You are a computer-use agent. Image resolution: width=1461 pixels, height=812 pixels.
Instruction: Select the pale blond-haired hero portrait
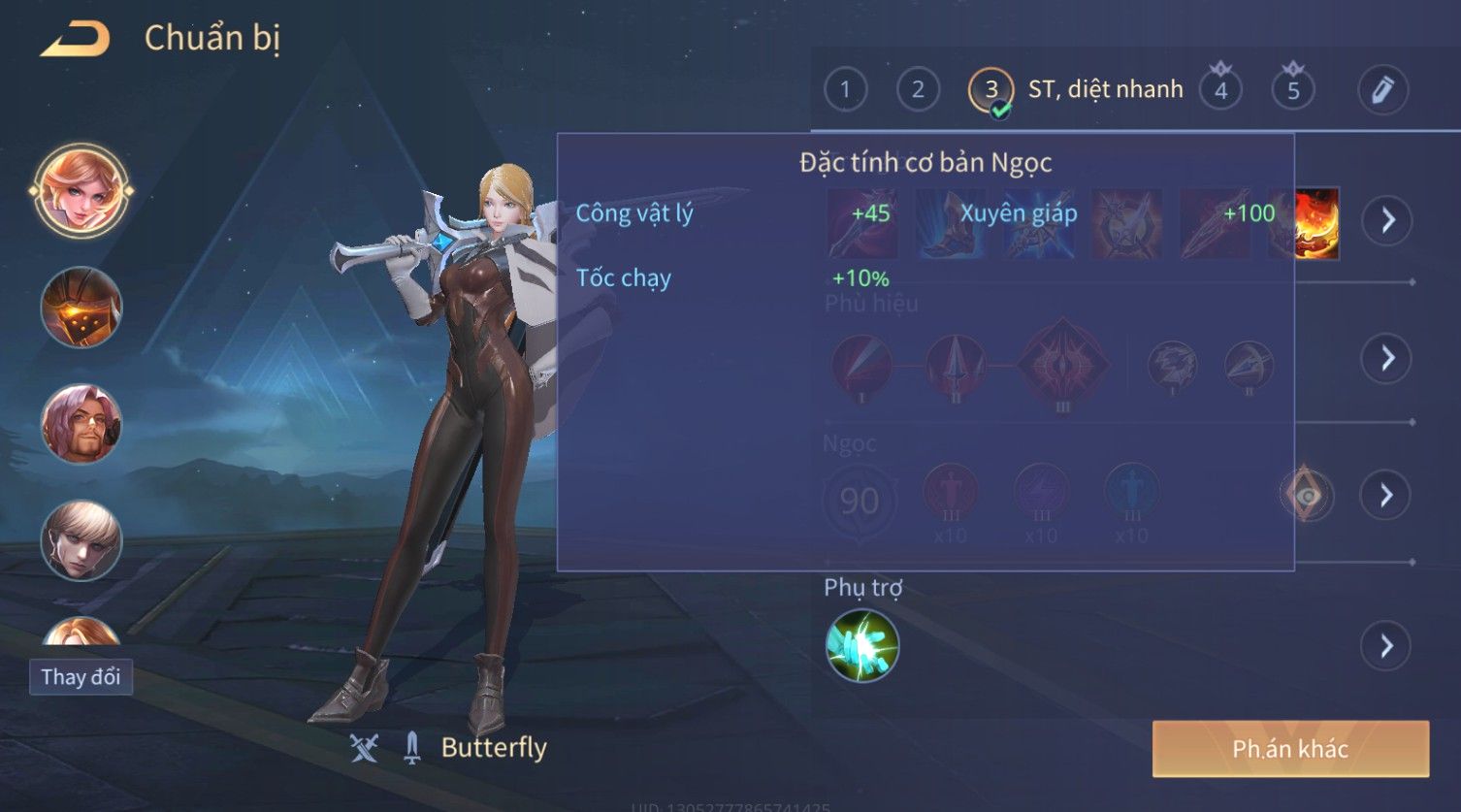pos(81,539)
